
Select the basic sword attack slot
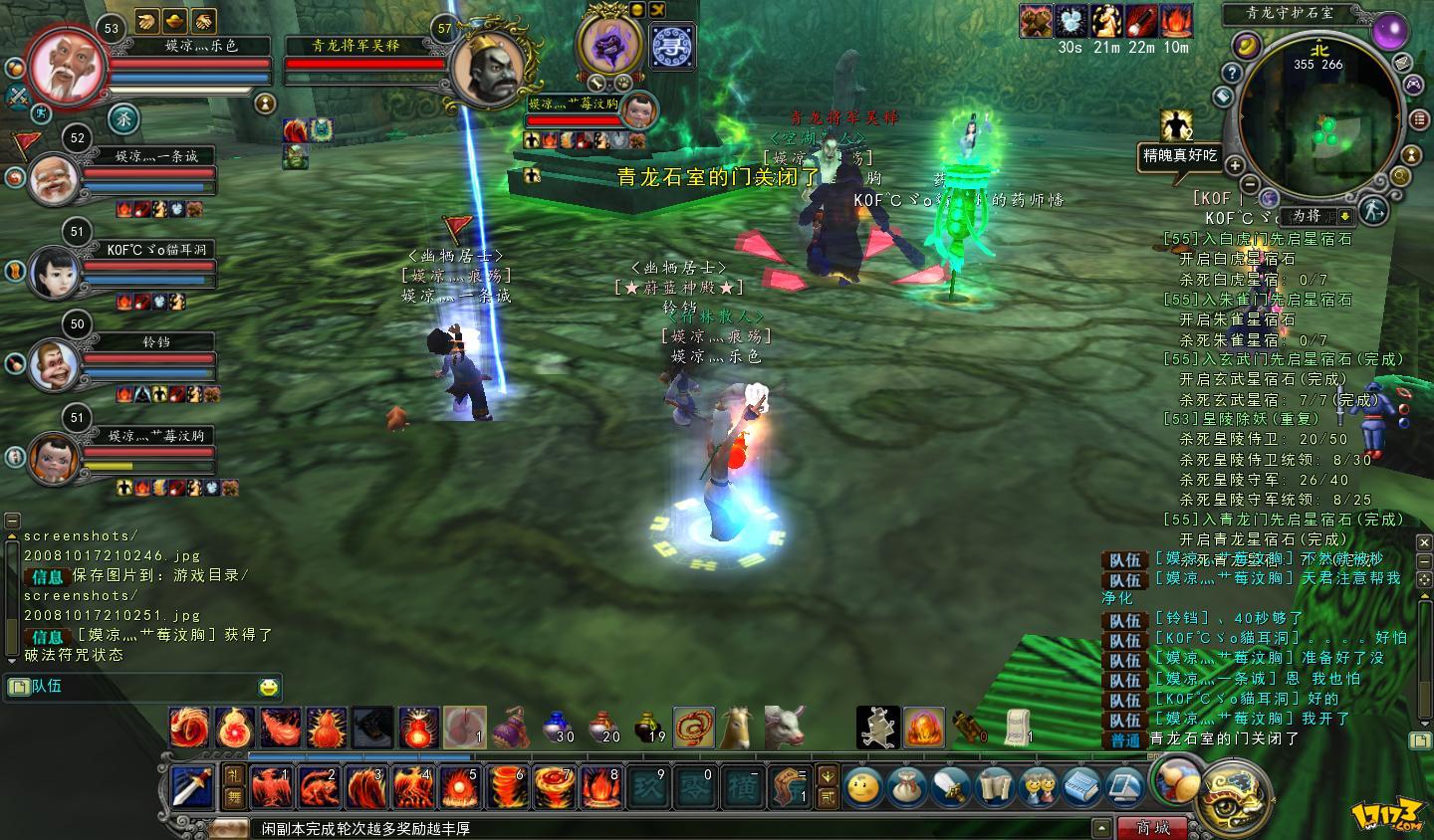(191, 786)
